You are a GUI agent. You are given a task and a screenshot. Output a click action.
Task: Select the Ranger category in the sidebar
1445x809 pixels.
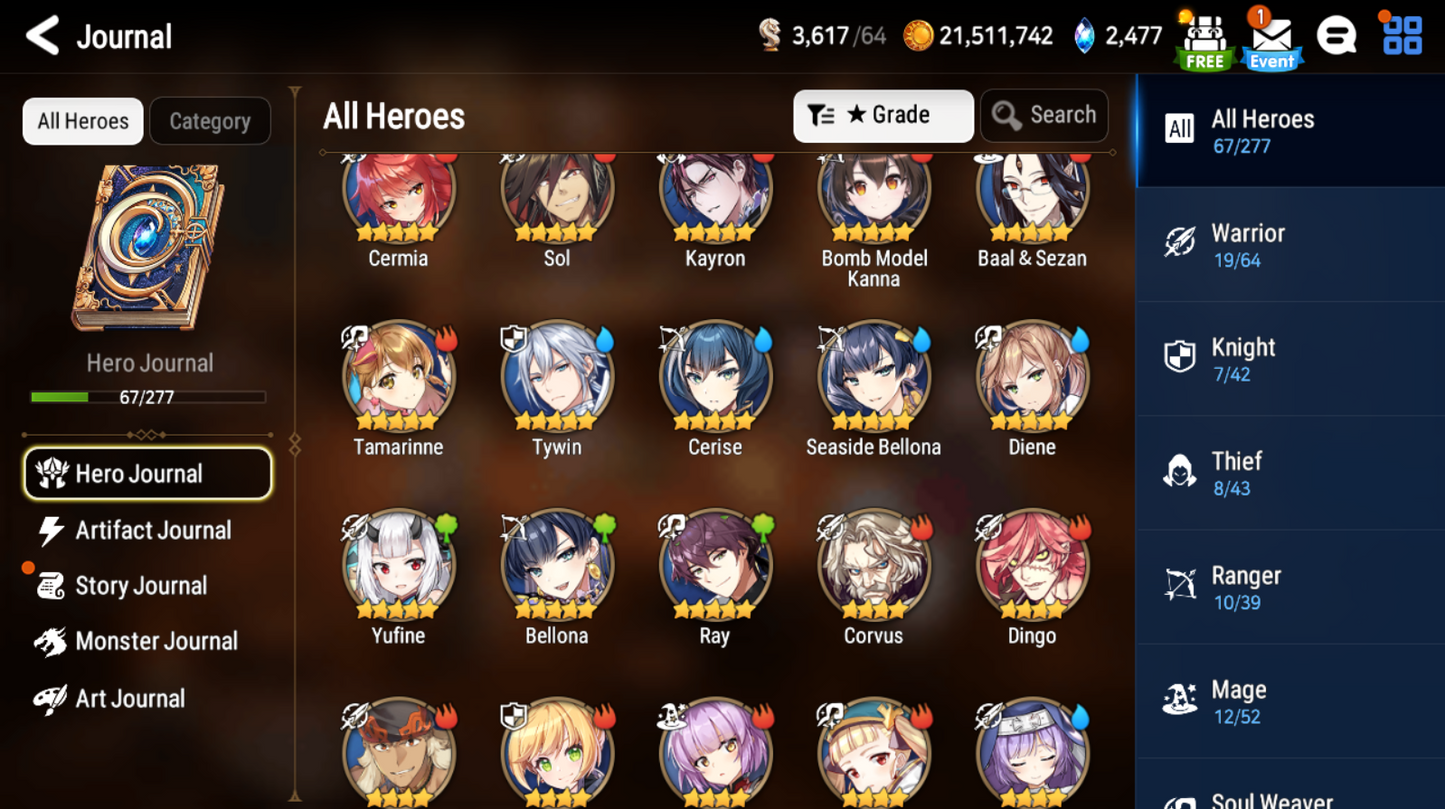[x=1289, y=586]
